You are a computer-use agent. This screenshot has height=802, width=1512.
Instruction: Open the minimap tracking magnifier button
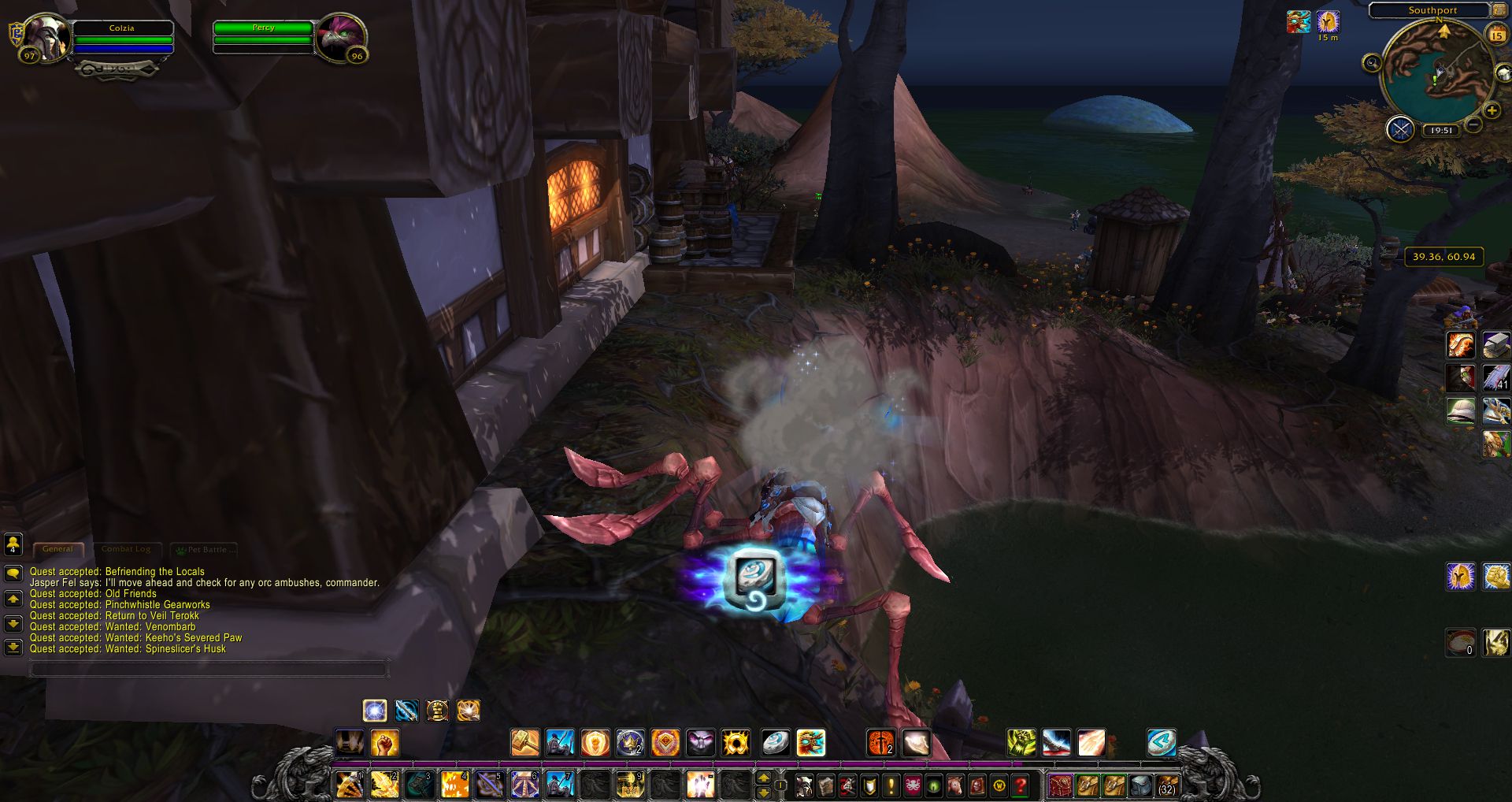(1372, 63)
